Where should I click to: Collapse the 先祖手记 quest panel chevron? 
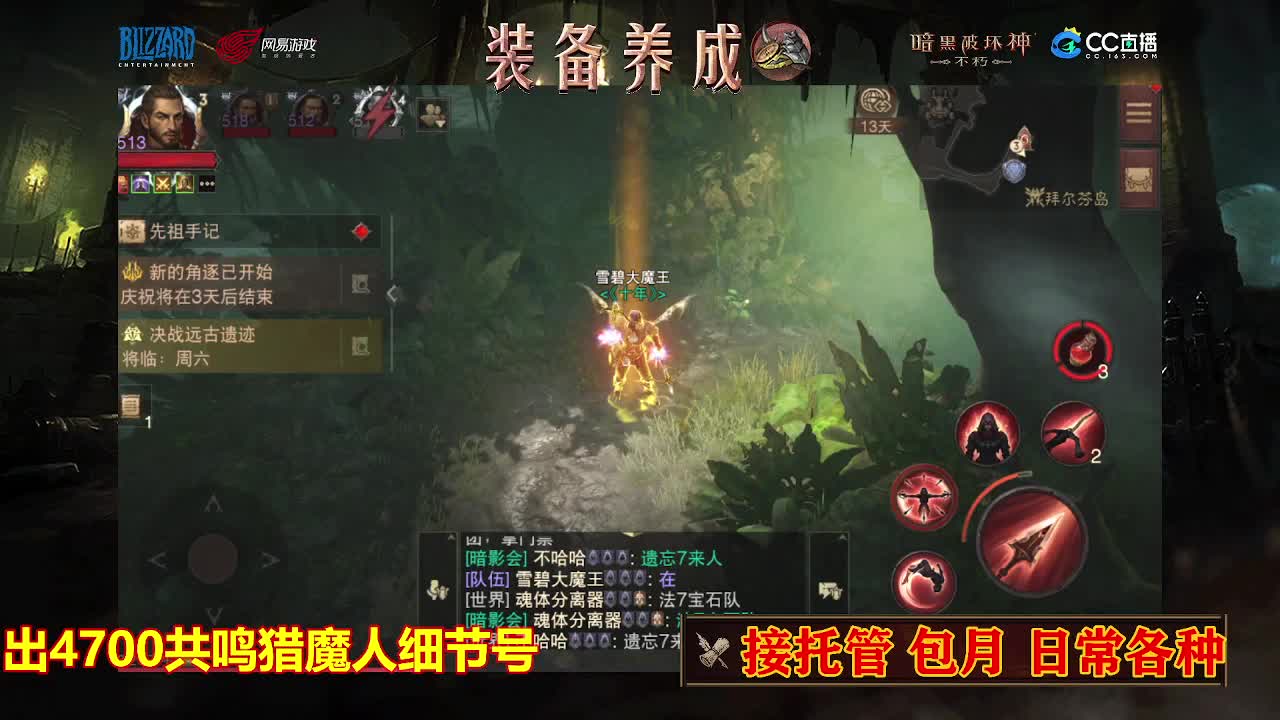[x=391, y=293]
